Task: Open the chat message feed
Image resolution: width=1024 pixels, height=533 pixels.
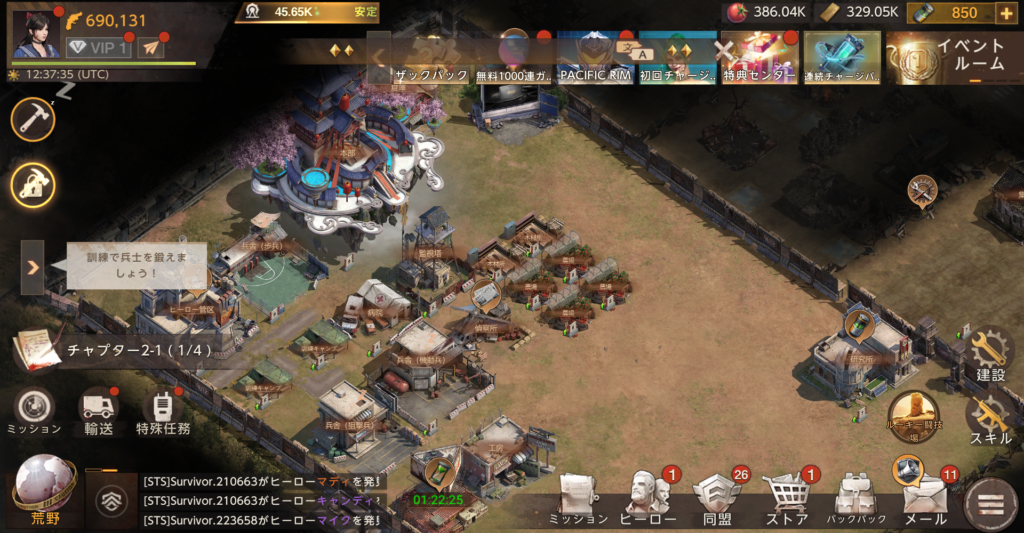Action: [260, 501]
